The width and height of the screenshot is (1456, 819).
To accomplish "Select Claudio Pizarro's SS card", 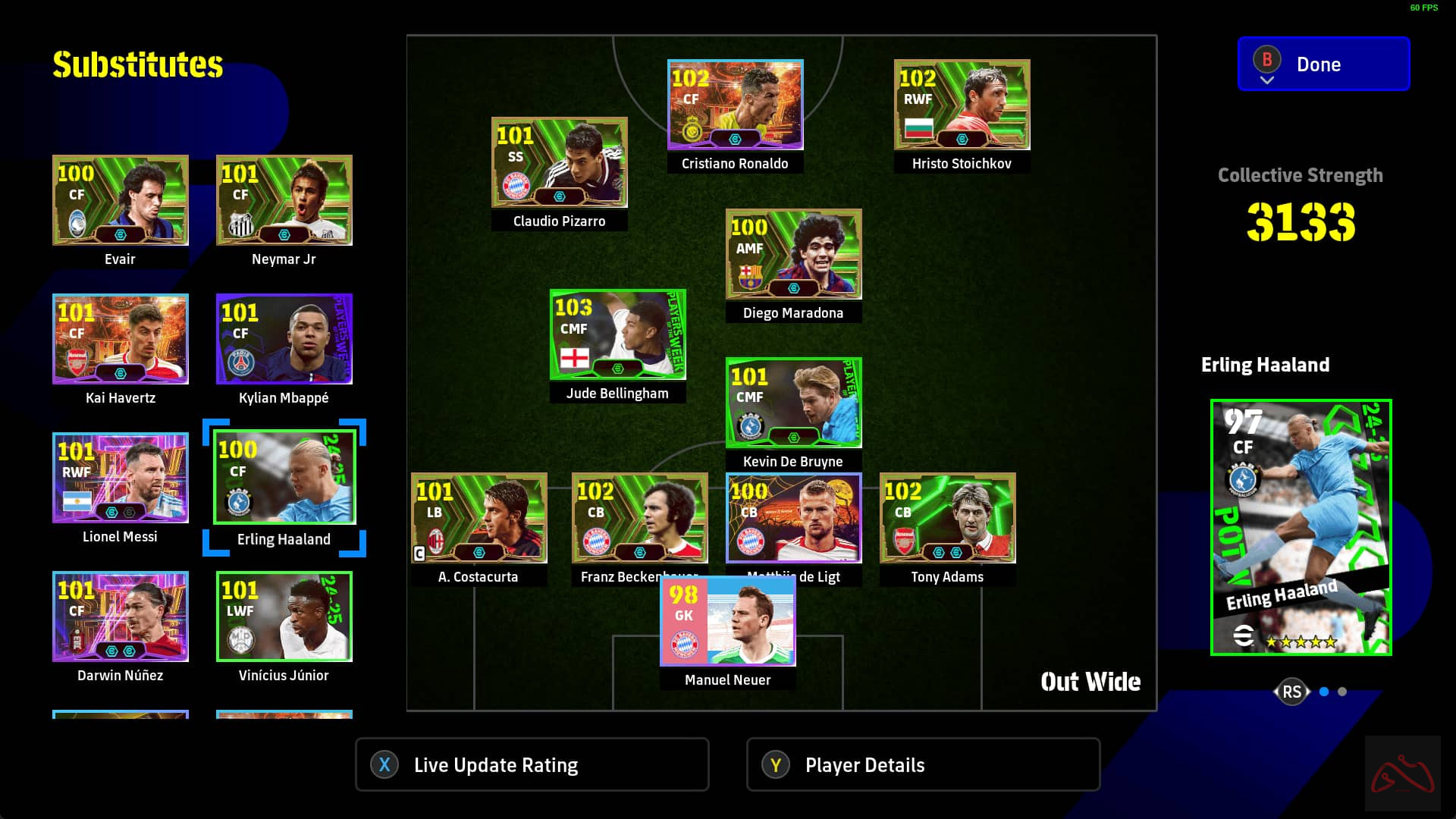I will click(559, 162).
